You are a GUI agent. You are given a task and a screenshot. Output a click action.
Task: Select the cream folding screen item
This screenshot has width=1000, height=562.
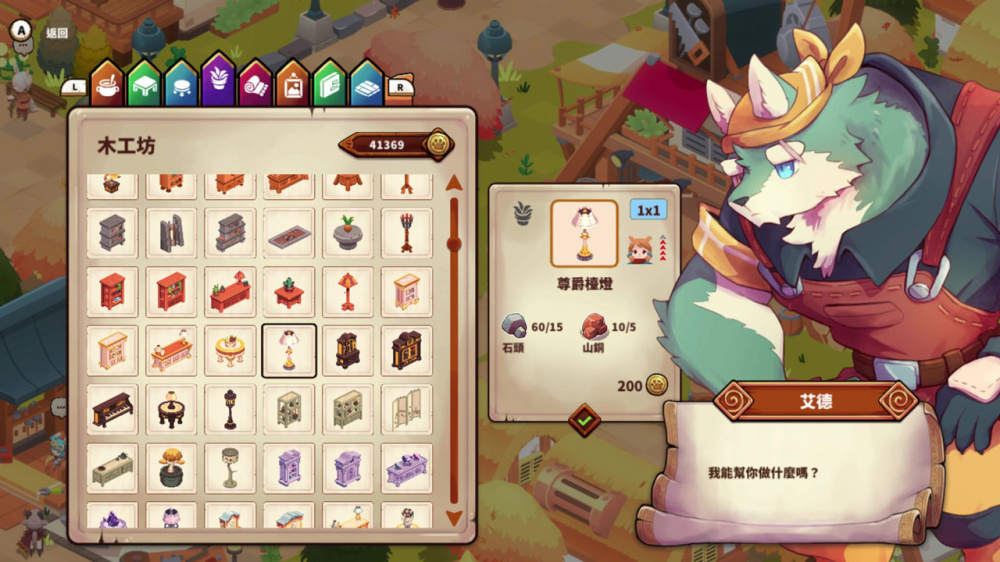pos(407,409)
